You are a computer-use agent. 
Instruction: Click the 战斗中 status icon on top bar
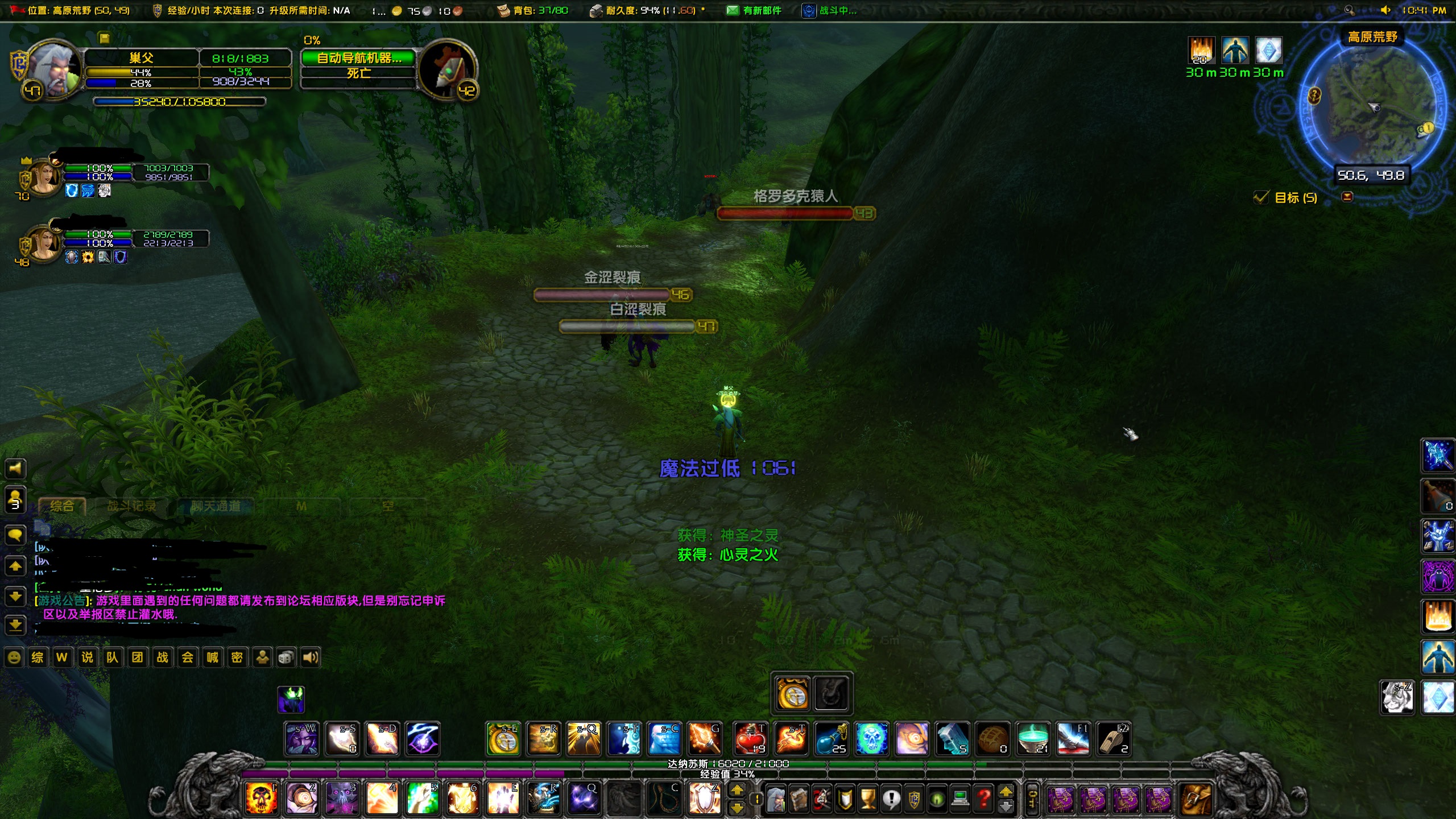click(808, 10)
